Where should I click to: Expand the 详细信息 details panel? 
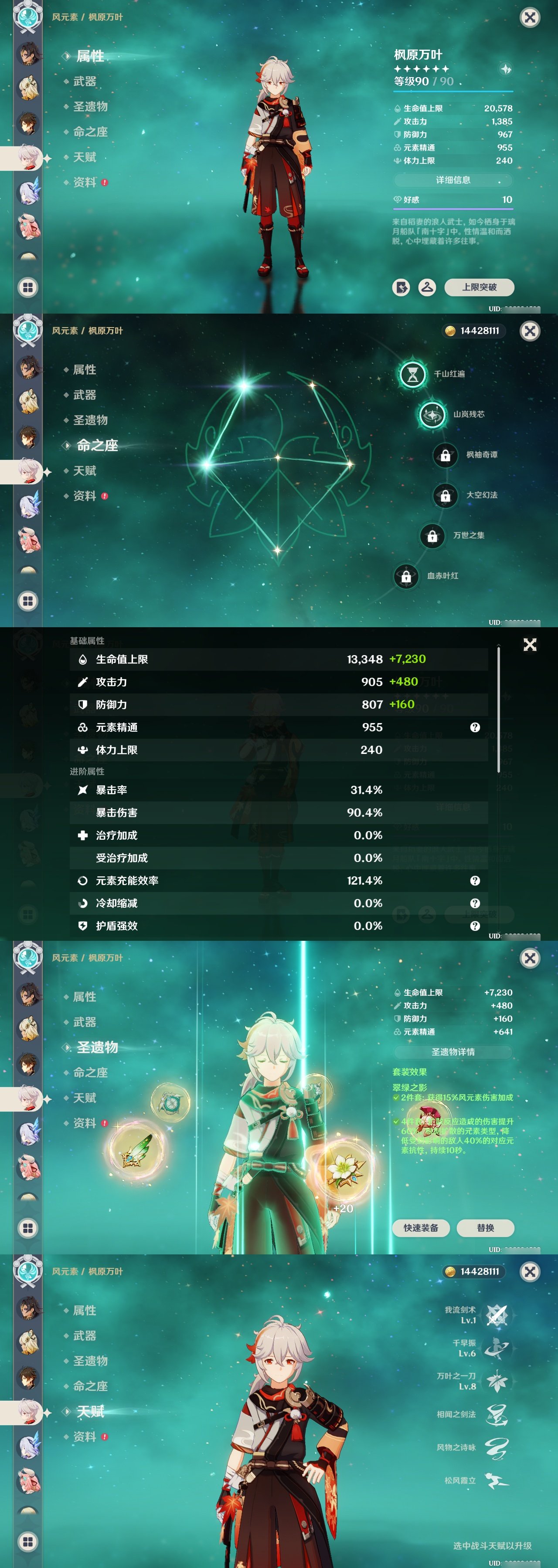click(x=454, y=180)
